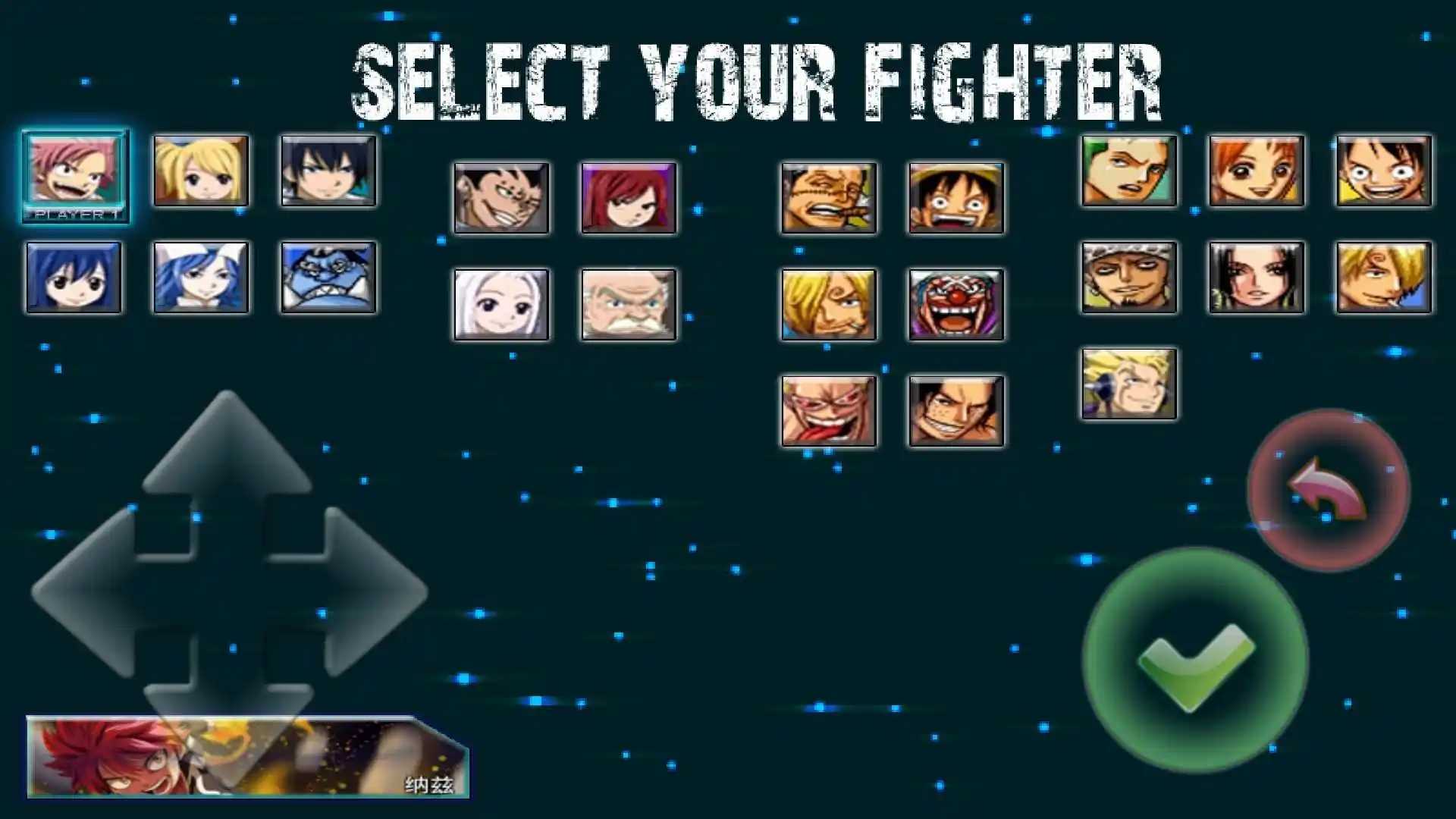Go back with the red arrow button
Image resolution: width=1456 pixels, height=819 pixels.
(1328, 491)
